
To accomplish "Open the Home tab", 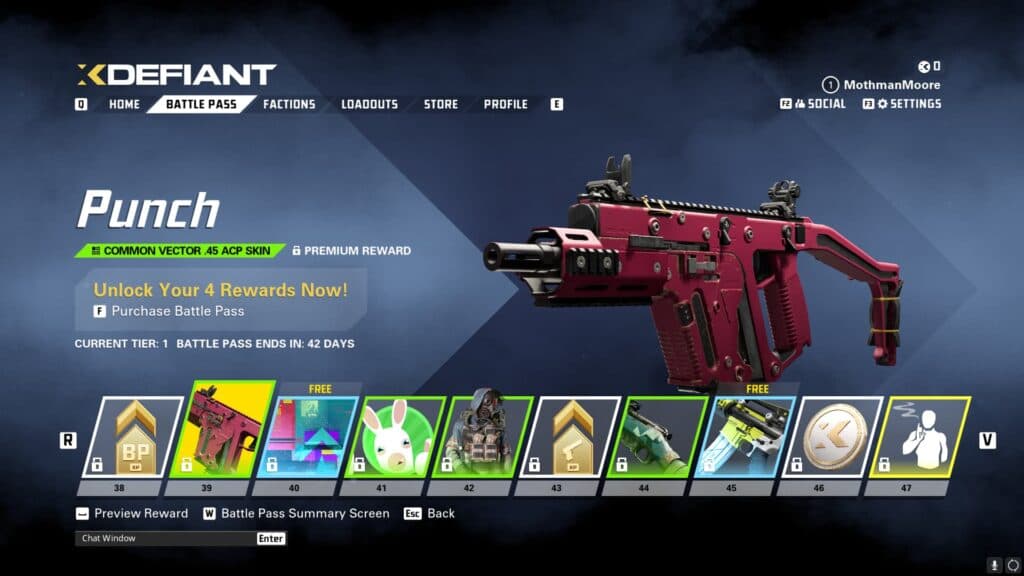I will (124, 104).
